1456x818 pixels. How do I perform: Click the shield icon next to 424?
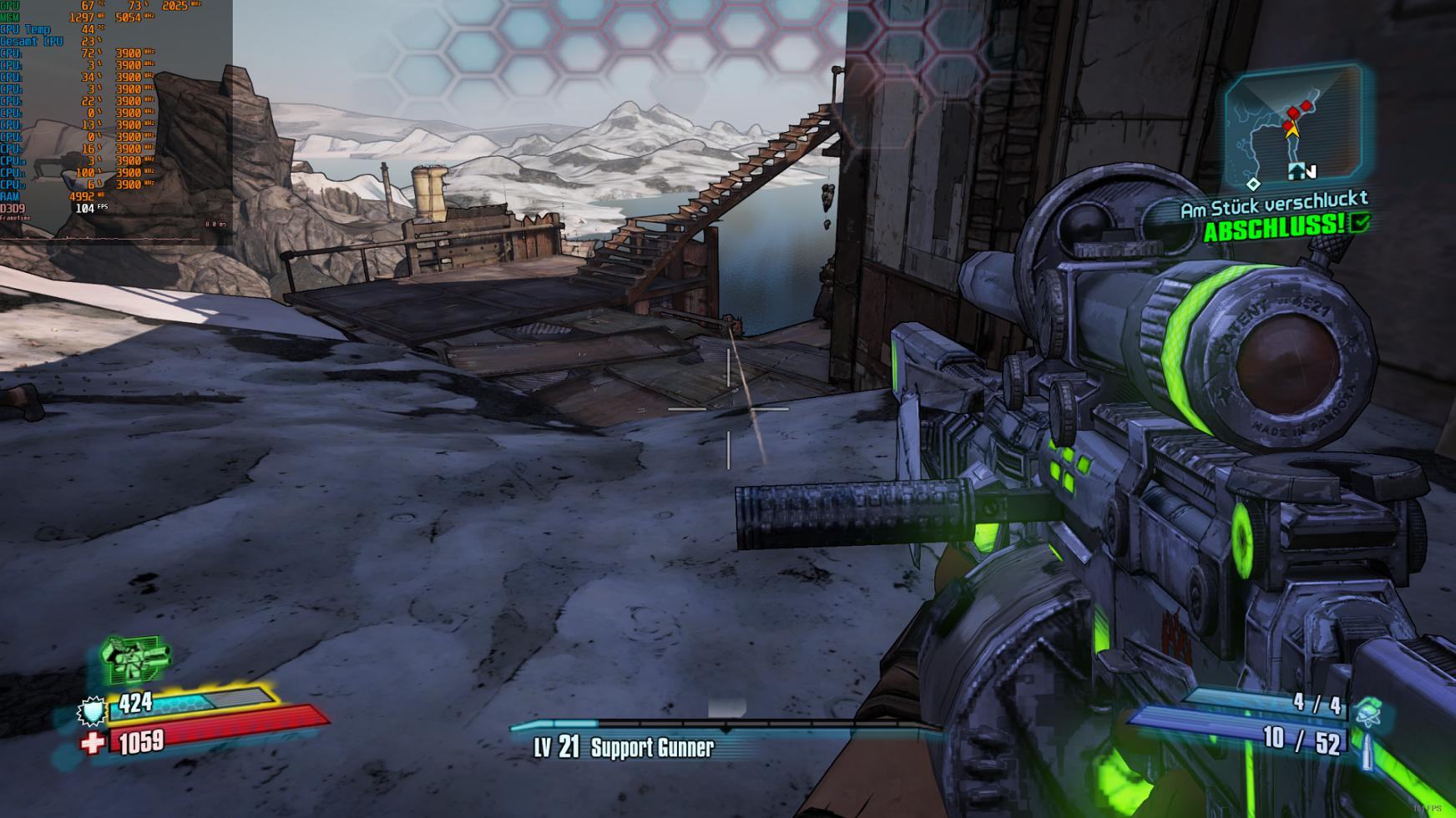point(92,710)
